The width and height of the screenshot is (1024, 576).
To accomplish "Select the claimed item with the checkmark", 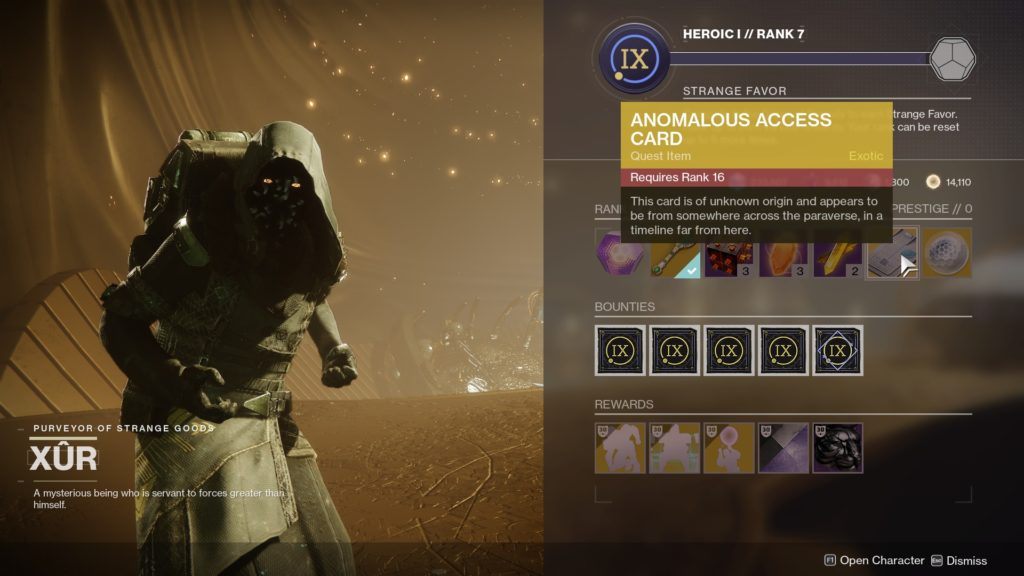I will [x=675, y=253].
